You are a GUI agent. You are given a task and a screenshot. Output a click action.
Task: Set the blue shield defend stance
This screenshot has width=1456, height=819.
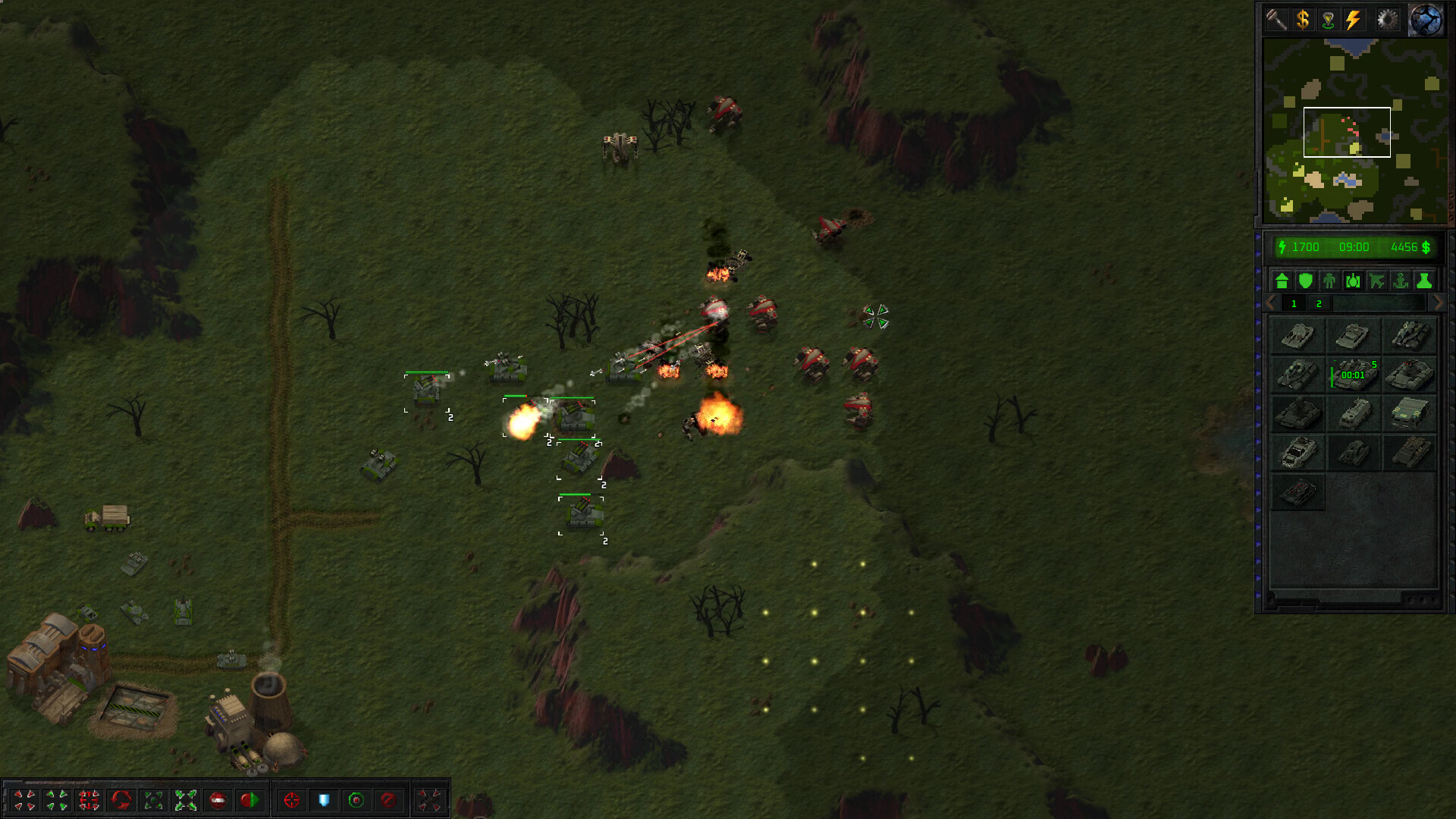pyautogui.click(x=324, y=800)
